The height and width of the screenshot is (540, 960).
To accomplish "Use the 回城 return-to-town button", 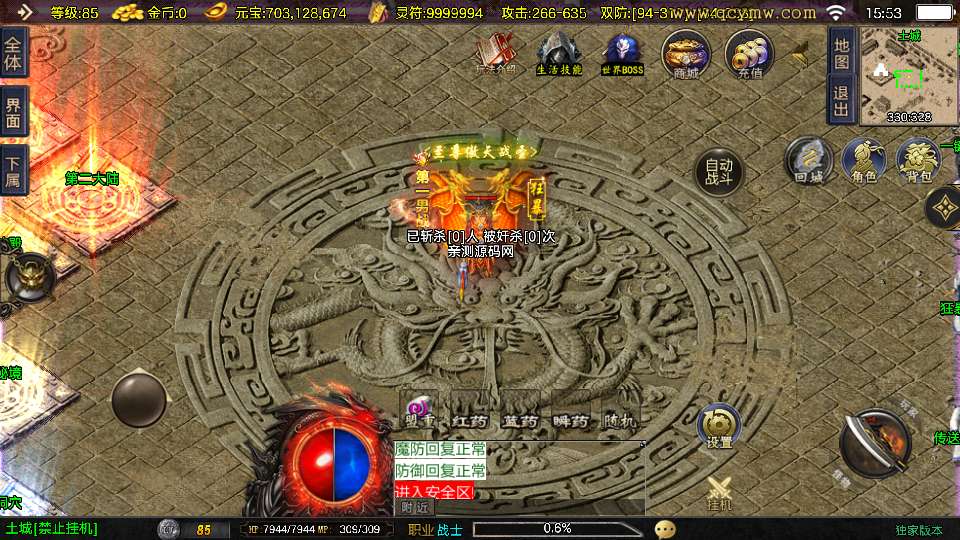I will point(808,160).
